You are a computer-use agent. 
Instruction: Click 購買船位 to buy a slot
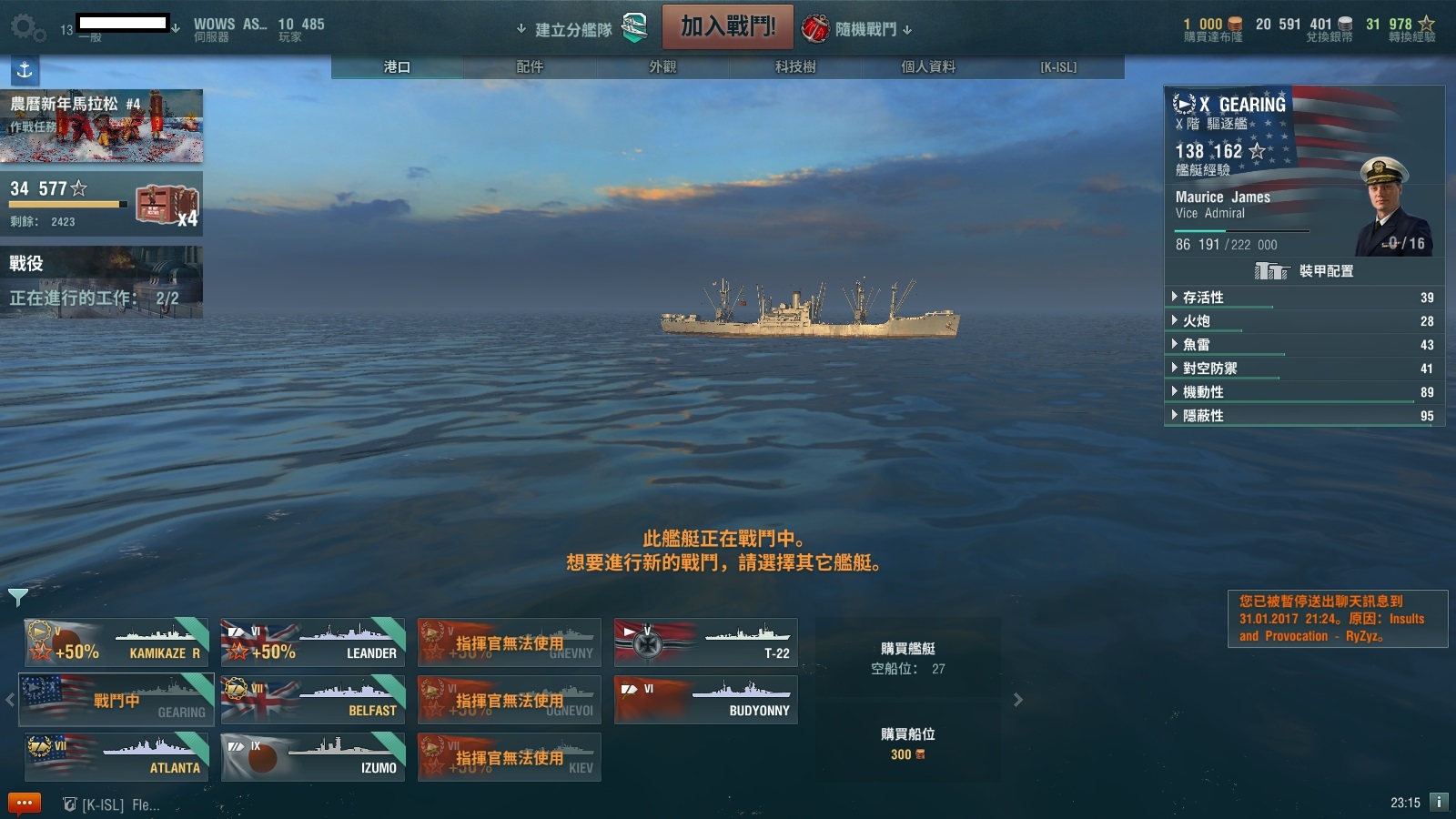click(x=907, y=743)
